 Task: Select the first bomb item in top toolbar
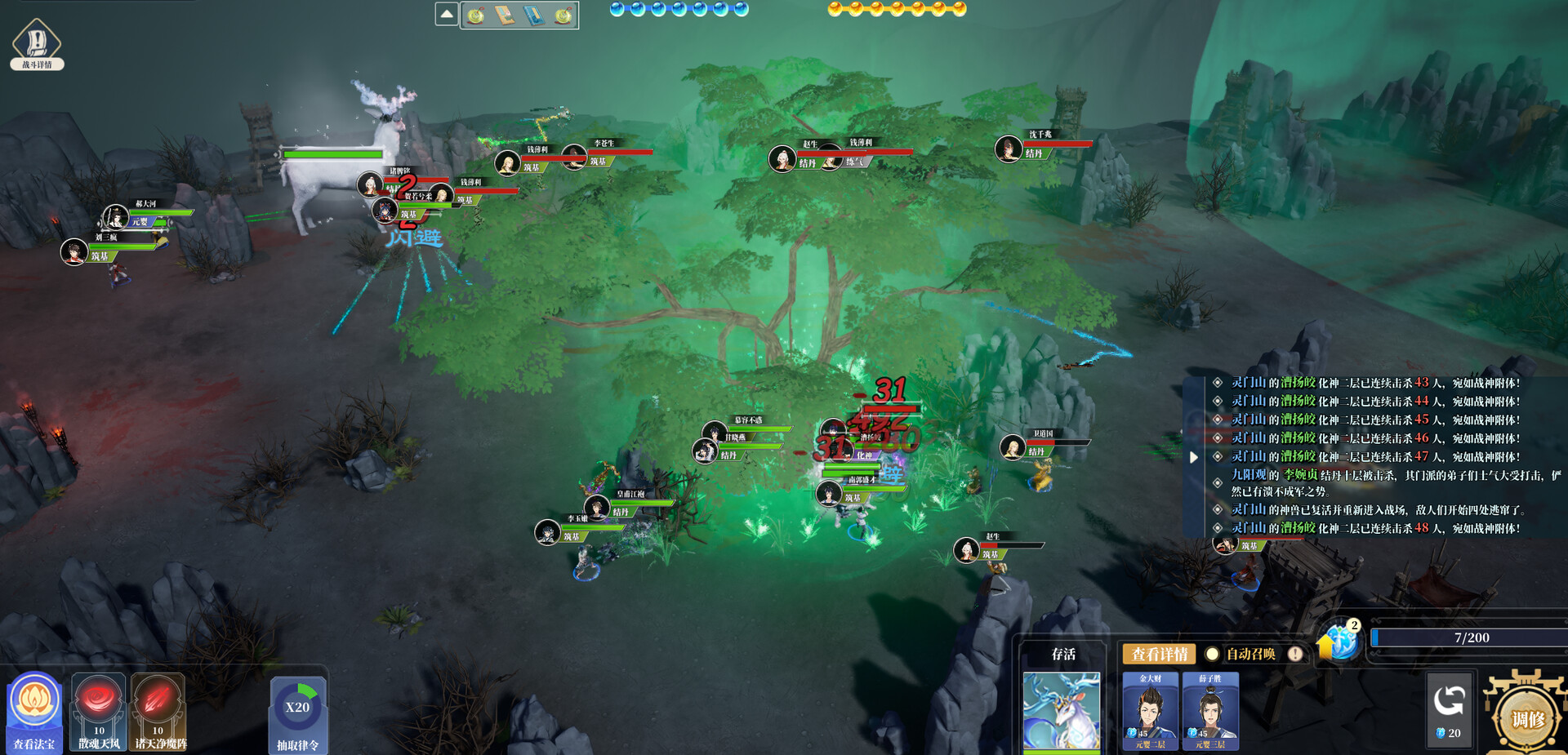pyautogui.click(x=474, y=15)
